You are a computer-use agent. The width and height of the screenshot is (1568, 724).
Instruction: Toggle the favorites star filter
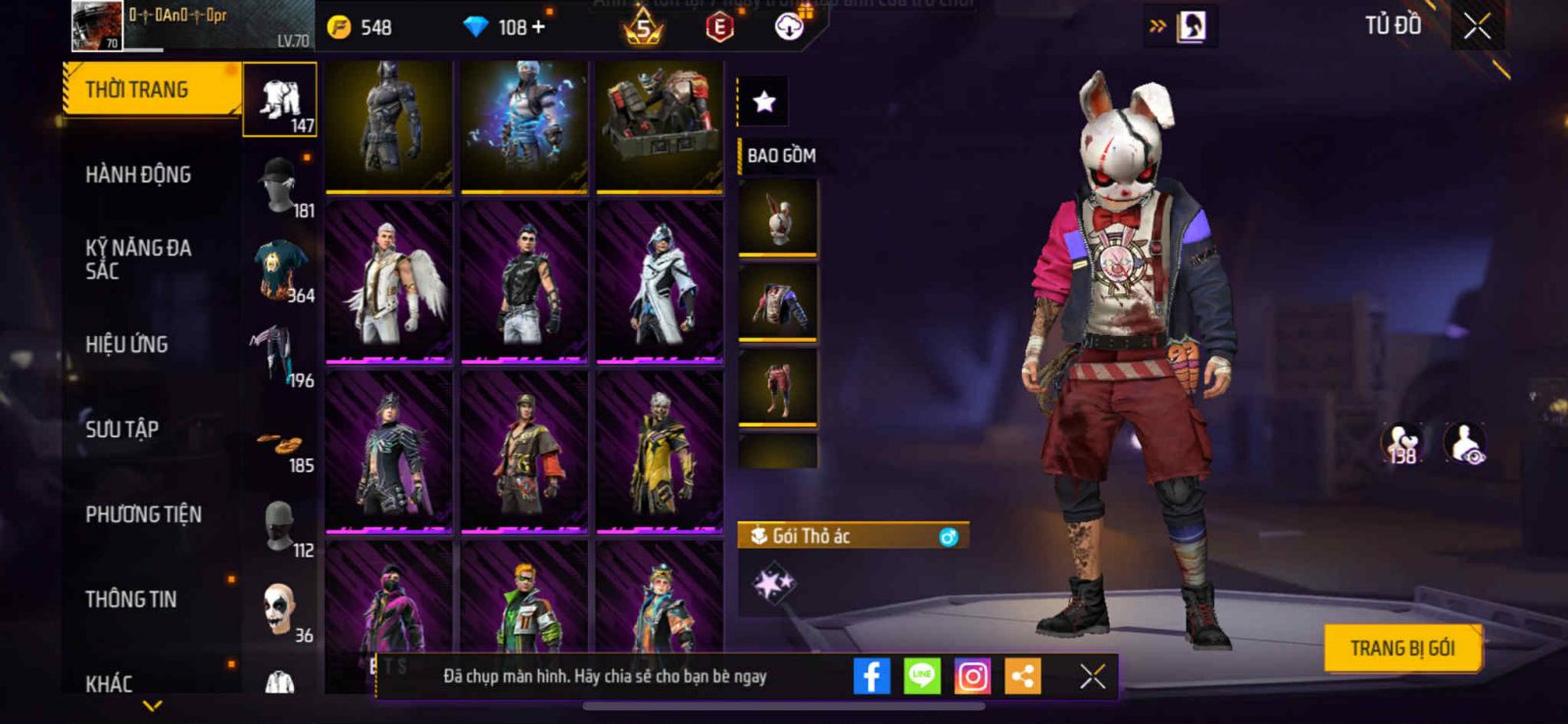point(763,101)
